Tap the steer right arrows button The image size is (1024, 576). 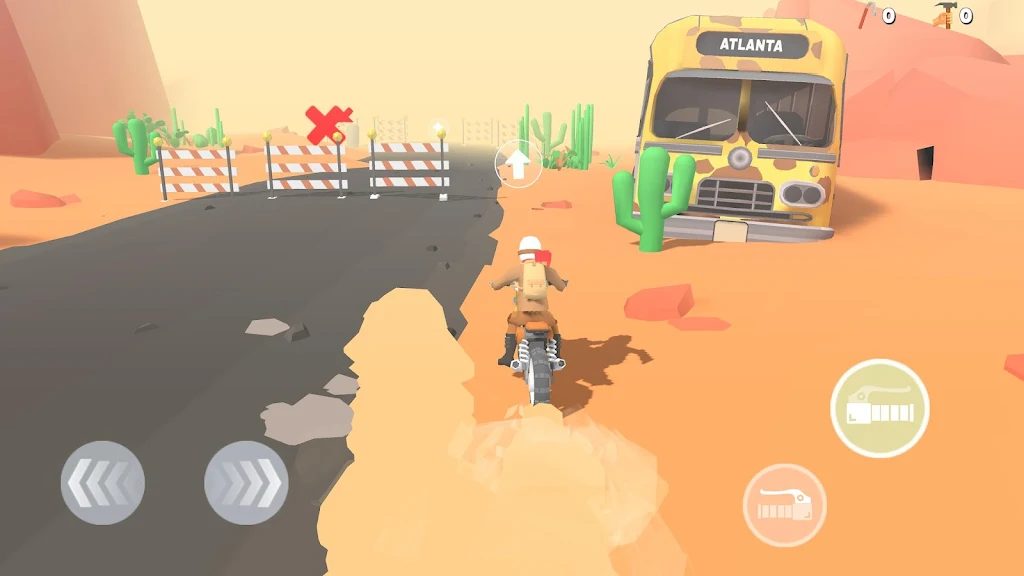(246, 483)
